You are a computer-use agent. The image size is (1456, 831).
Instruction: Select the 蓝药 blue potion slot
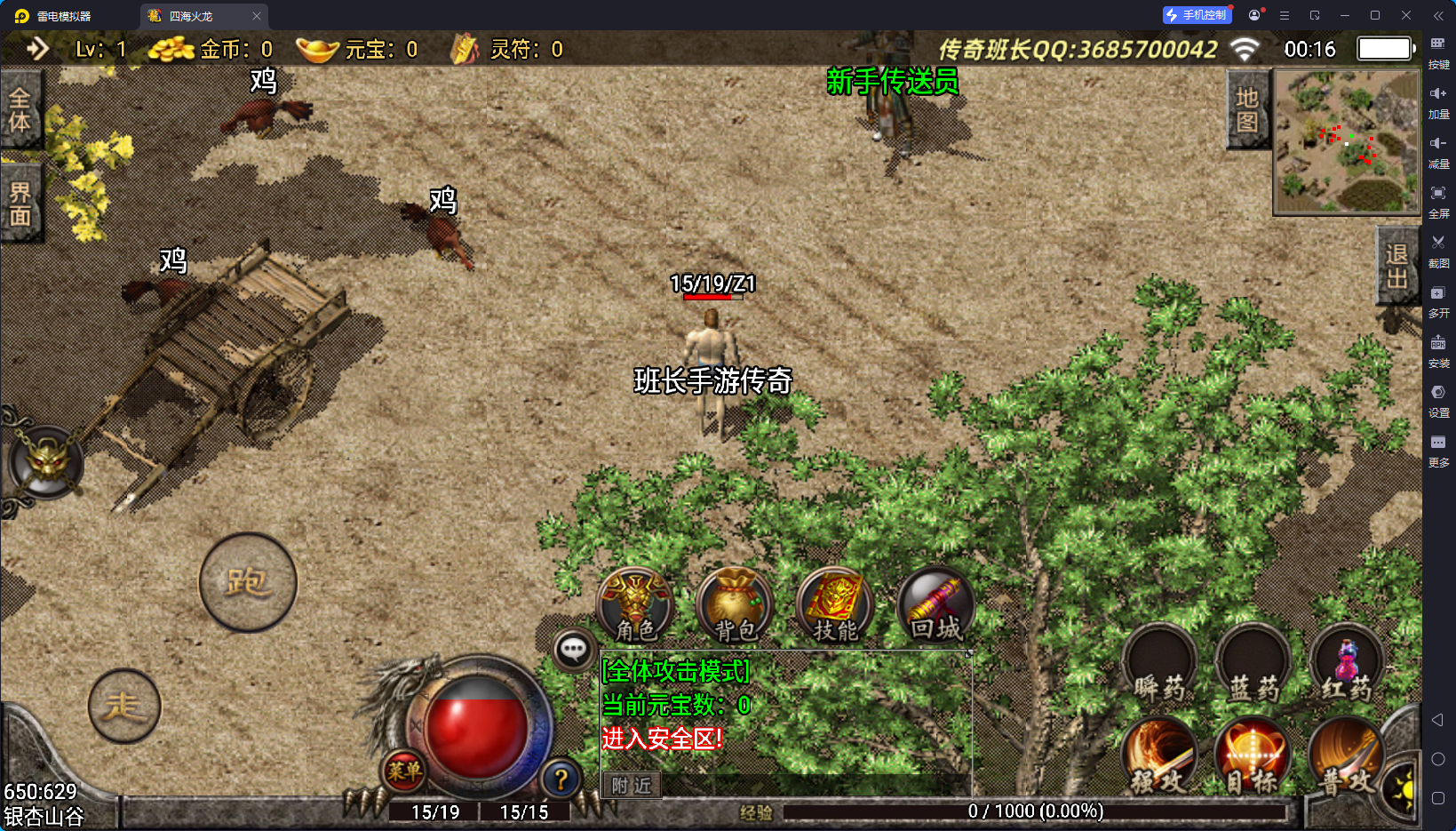[x=1253, y=667]
